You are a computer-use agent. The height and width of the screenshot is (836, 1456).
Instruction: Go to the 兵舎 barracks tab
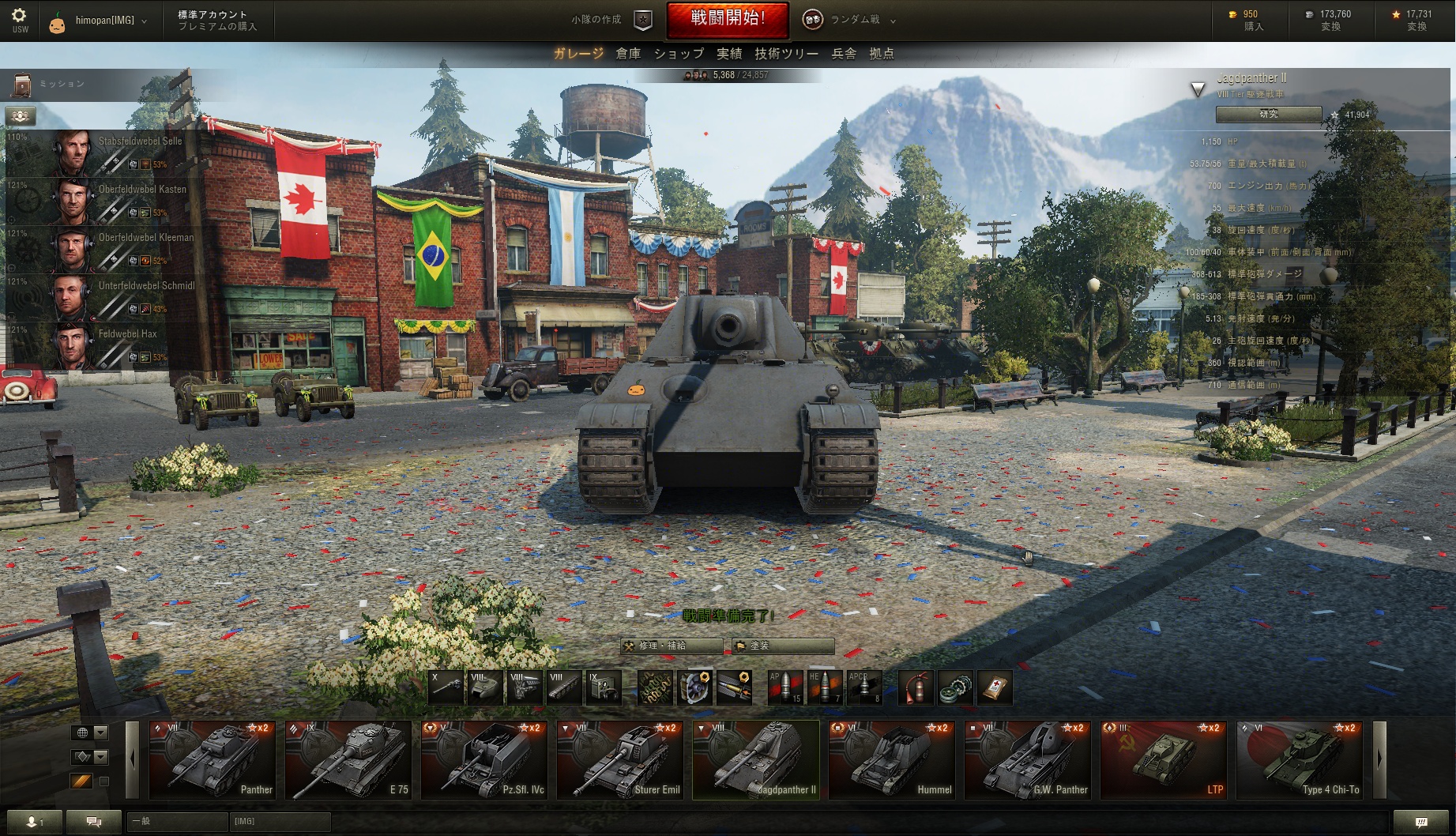pyautogui.click(x=844, y=54)
